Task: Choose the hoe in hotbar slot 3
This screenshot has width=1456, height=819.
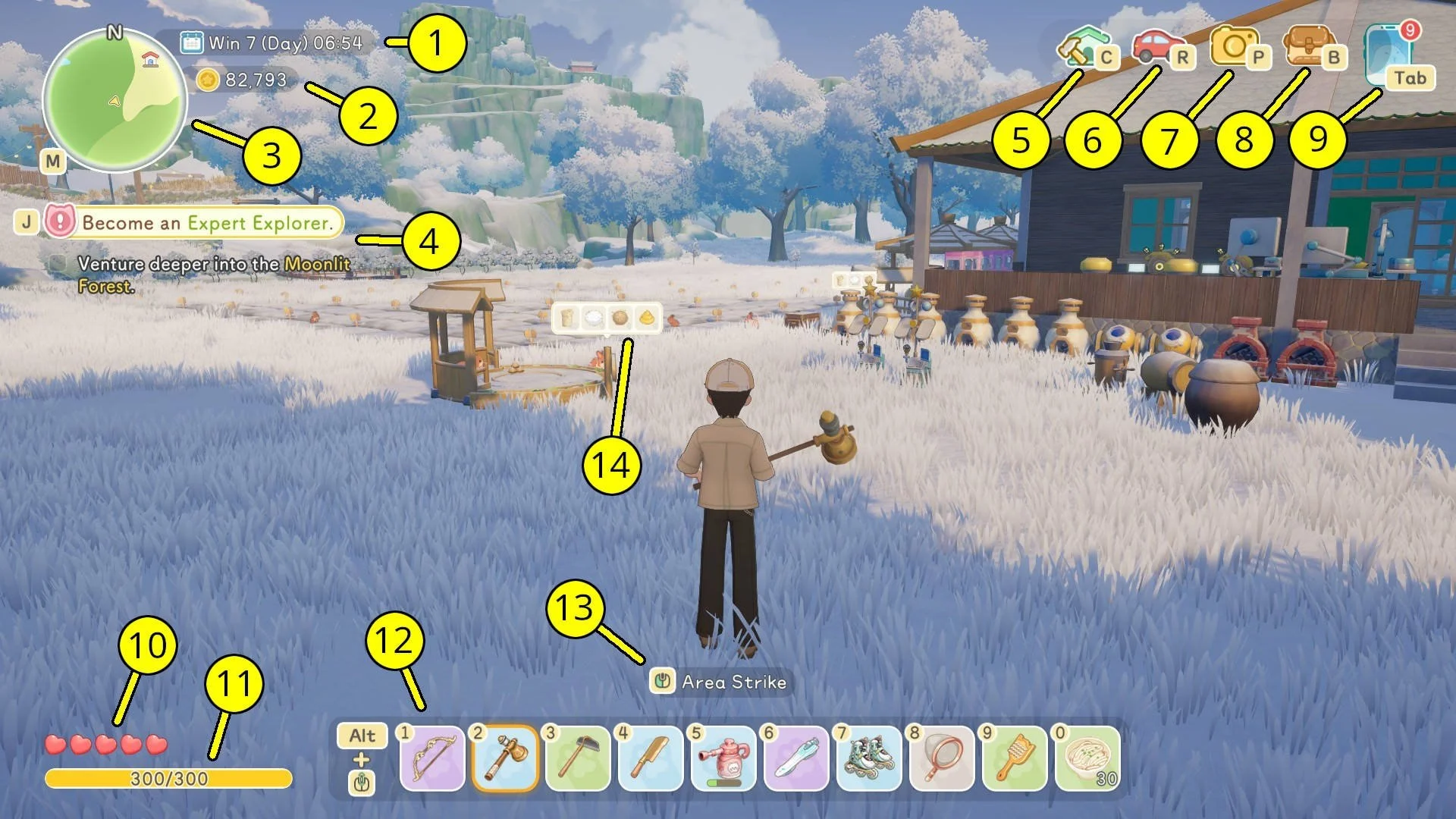Action: pyautogui.click(x=578, y=758)
